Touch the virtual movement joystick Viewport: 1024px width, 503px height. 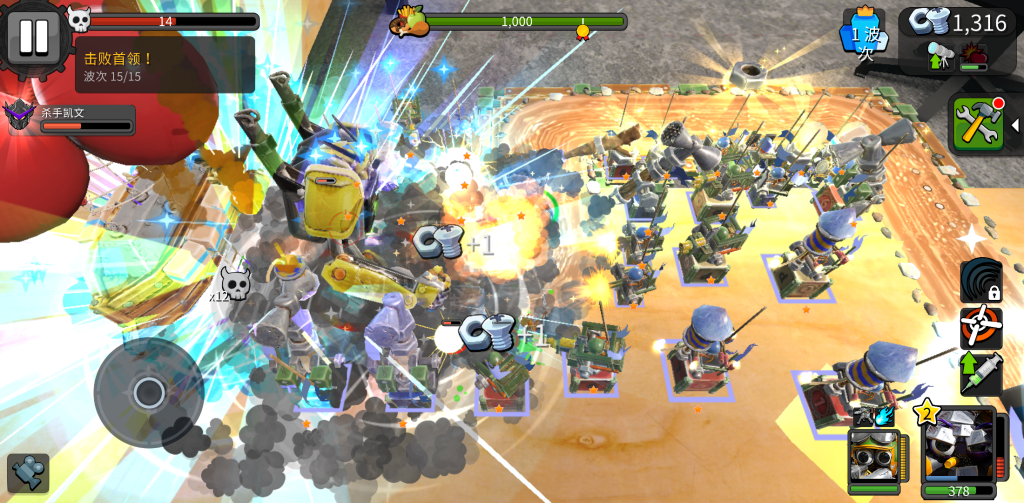149,392
